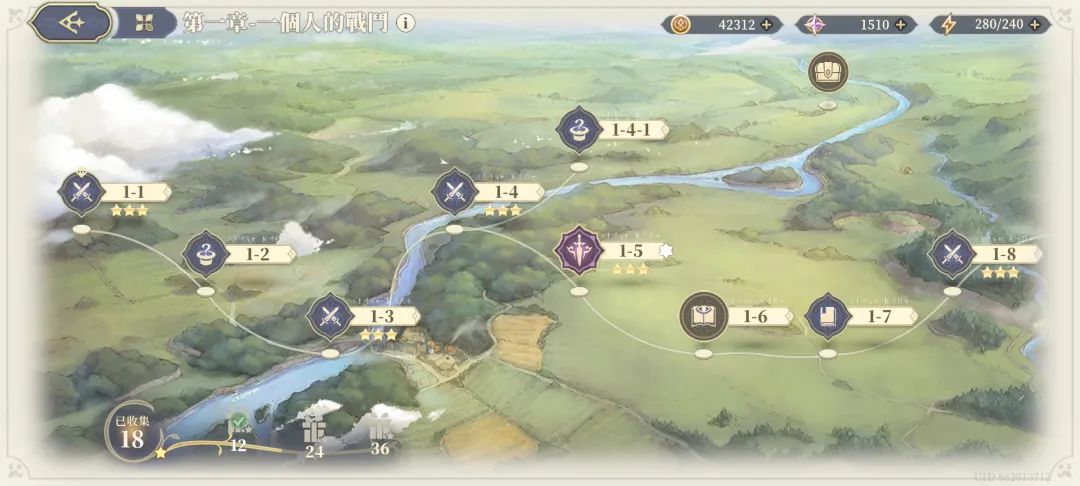Go back with the arrow button
The height and width of the screenshot is (486, 1080).
(70, 23)
